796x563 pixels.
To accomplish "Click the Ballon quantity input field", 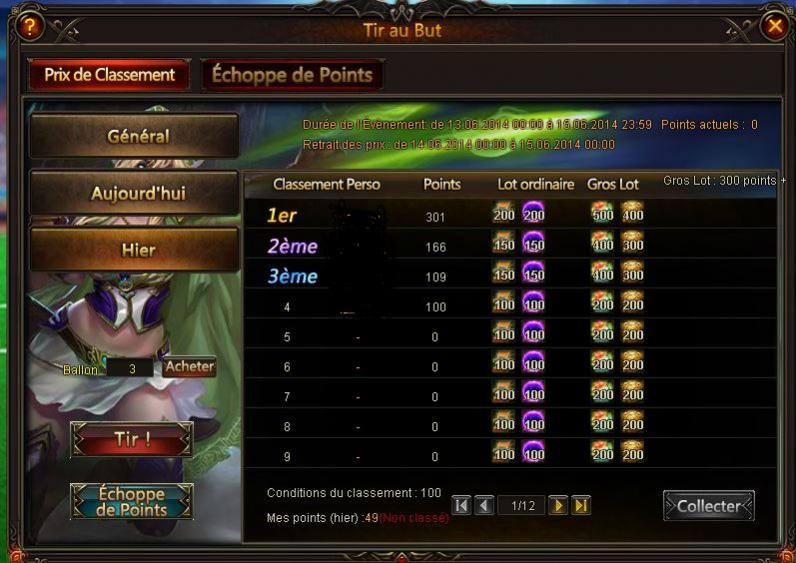I will (x=131, y=368).
